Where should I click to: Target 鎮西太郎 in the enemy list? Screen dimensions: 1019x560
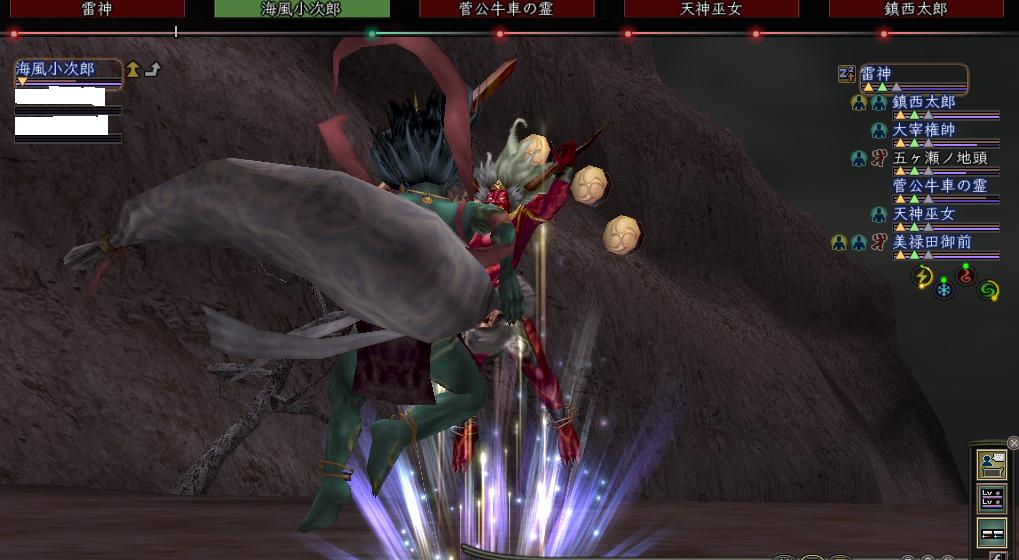tap(924, 102)
